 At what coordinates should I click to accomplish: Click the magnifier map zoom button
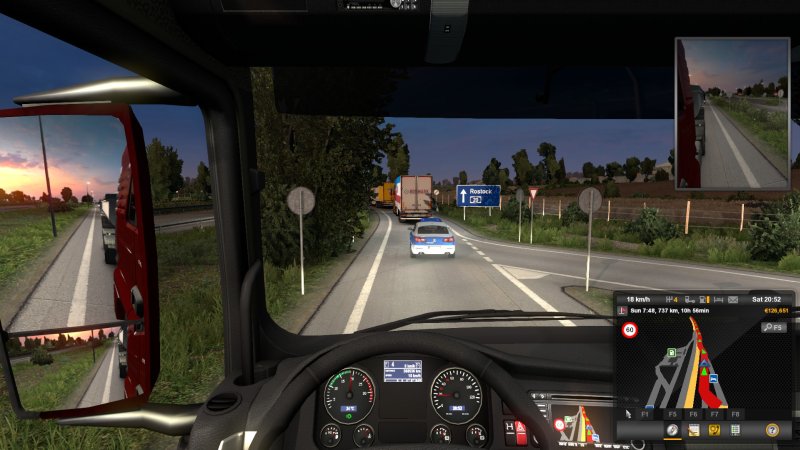769,327
